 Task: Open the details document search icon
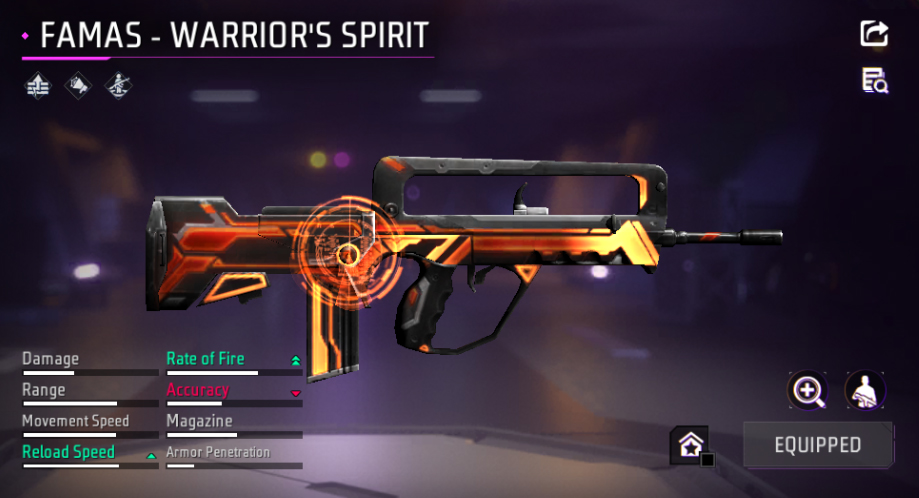pyautogui.click(x=875, y=81)
